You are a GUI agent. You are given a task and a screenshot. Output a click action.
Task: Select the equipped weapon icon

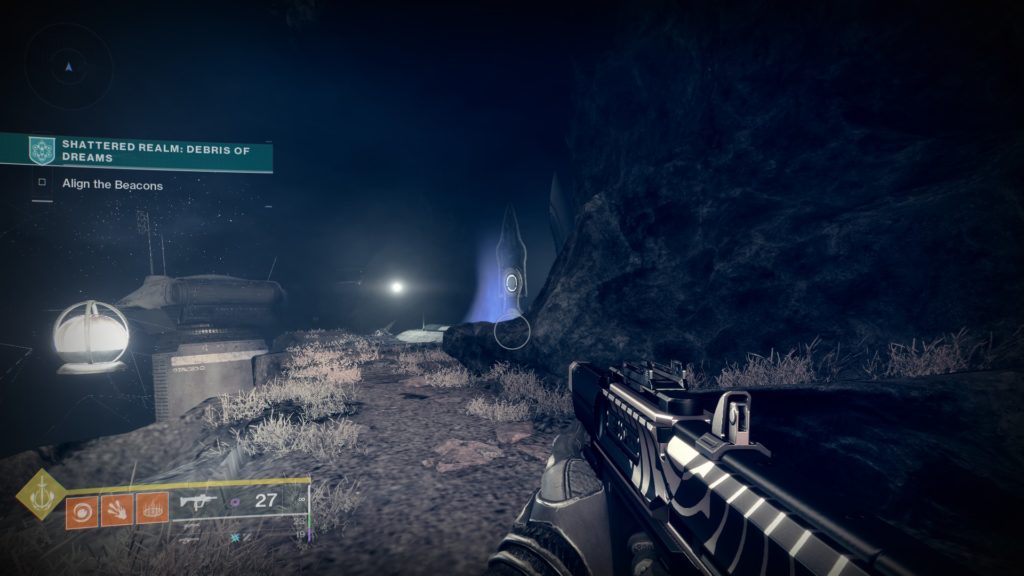pyautogui.click(x=196, y=500)
